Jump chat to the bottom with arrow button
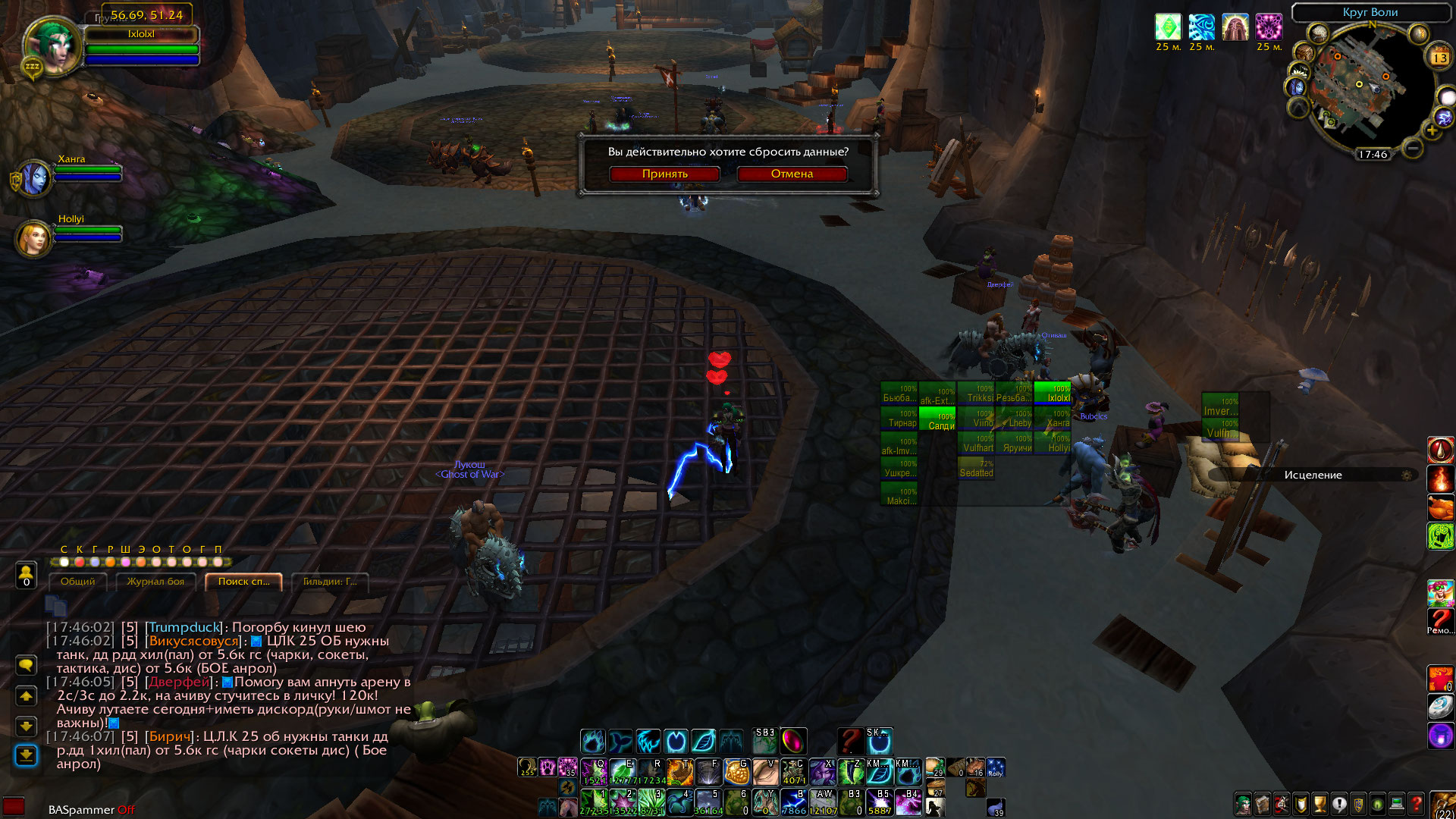 pyautogui.click(x=27, y=755)
